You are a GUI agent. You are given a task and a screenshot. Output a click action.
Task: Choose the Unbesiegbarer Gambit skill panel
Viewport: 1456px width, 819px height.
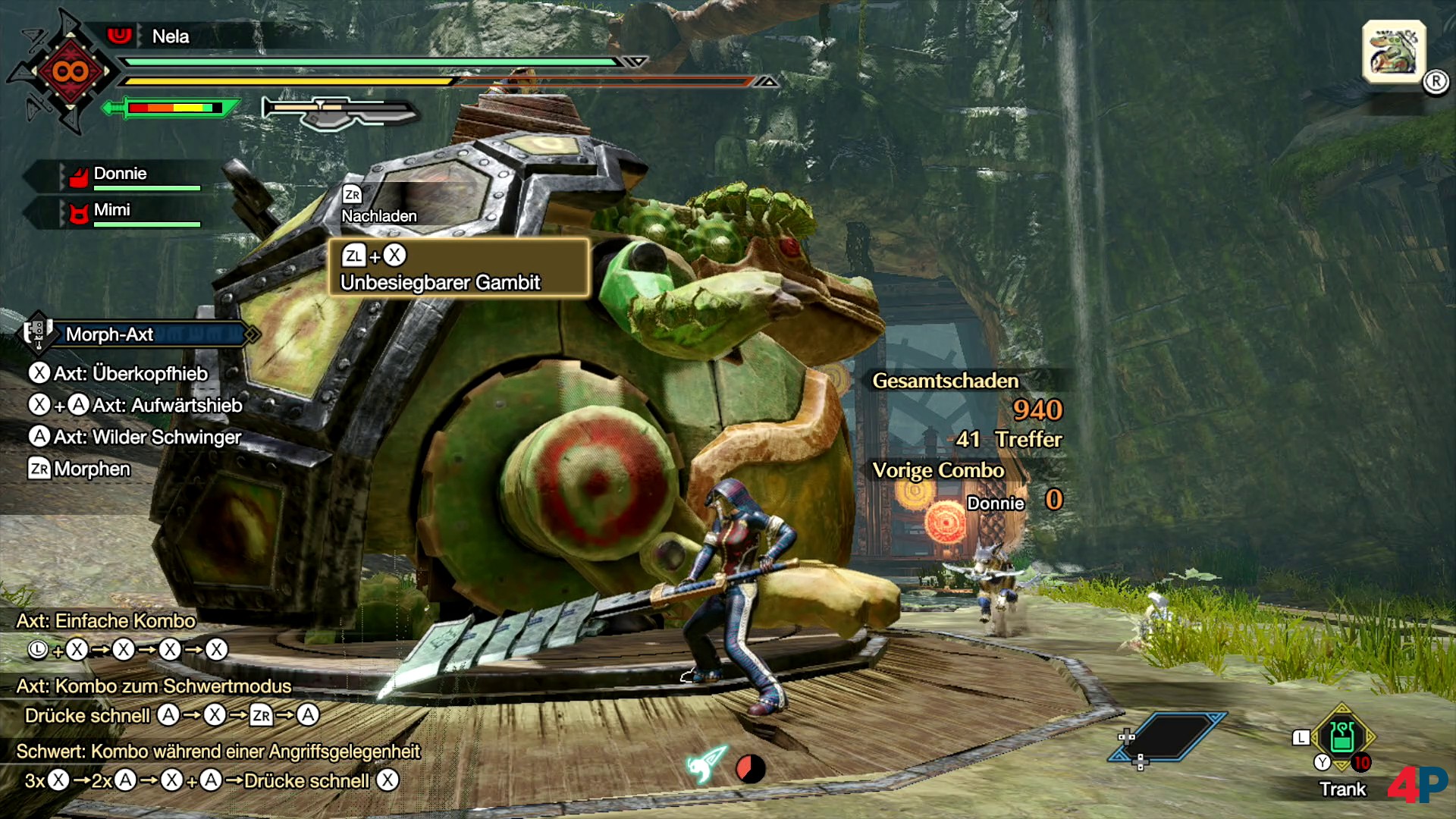click(x=458, y=268)
